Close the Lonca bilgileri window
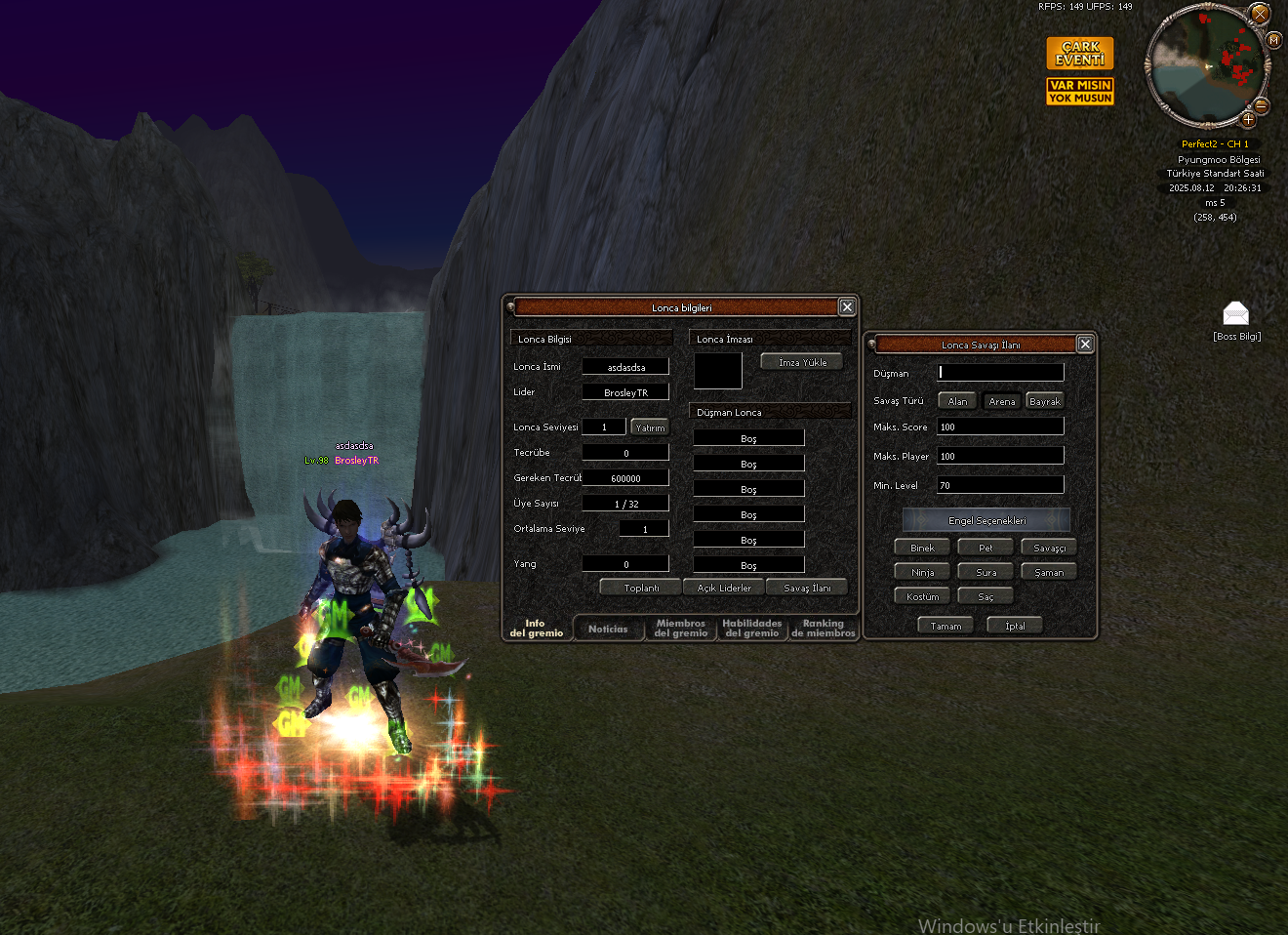1288x935 pixels. click(847, 307)
